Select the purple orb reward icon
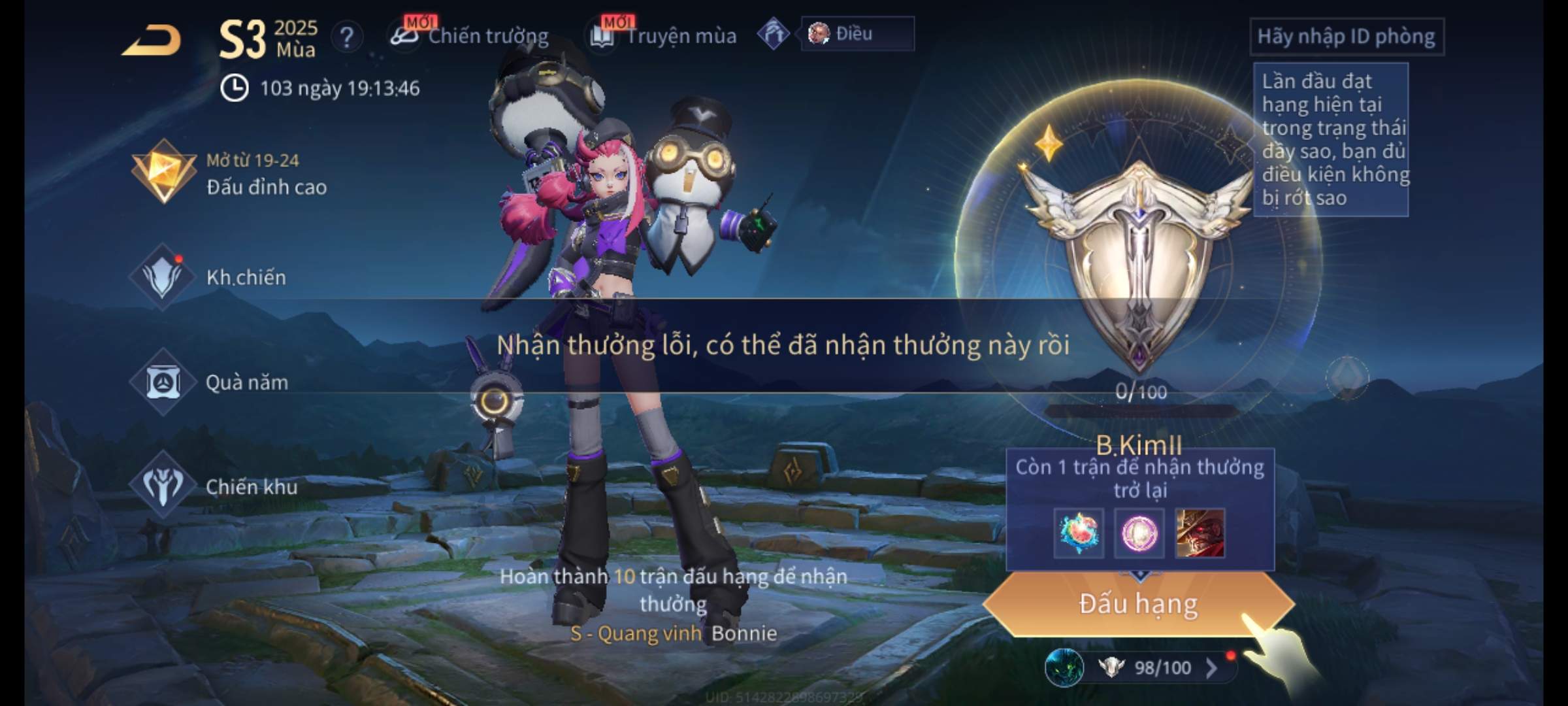Viewport: 1568px width, 706px height. 1139,533
